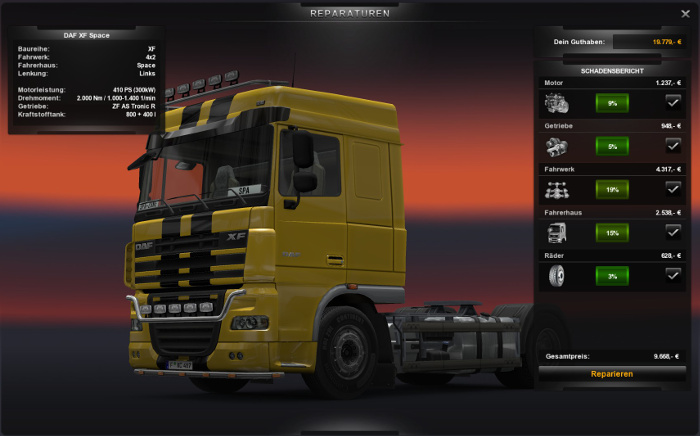Toggle the Räder repair checkbox
The height and width of the screenshot is (436, 700).
pyautogui.click(x=673, y=274)
